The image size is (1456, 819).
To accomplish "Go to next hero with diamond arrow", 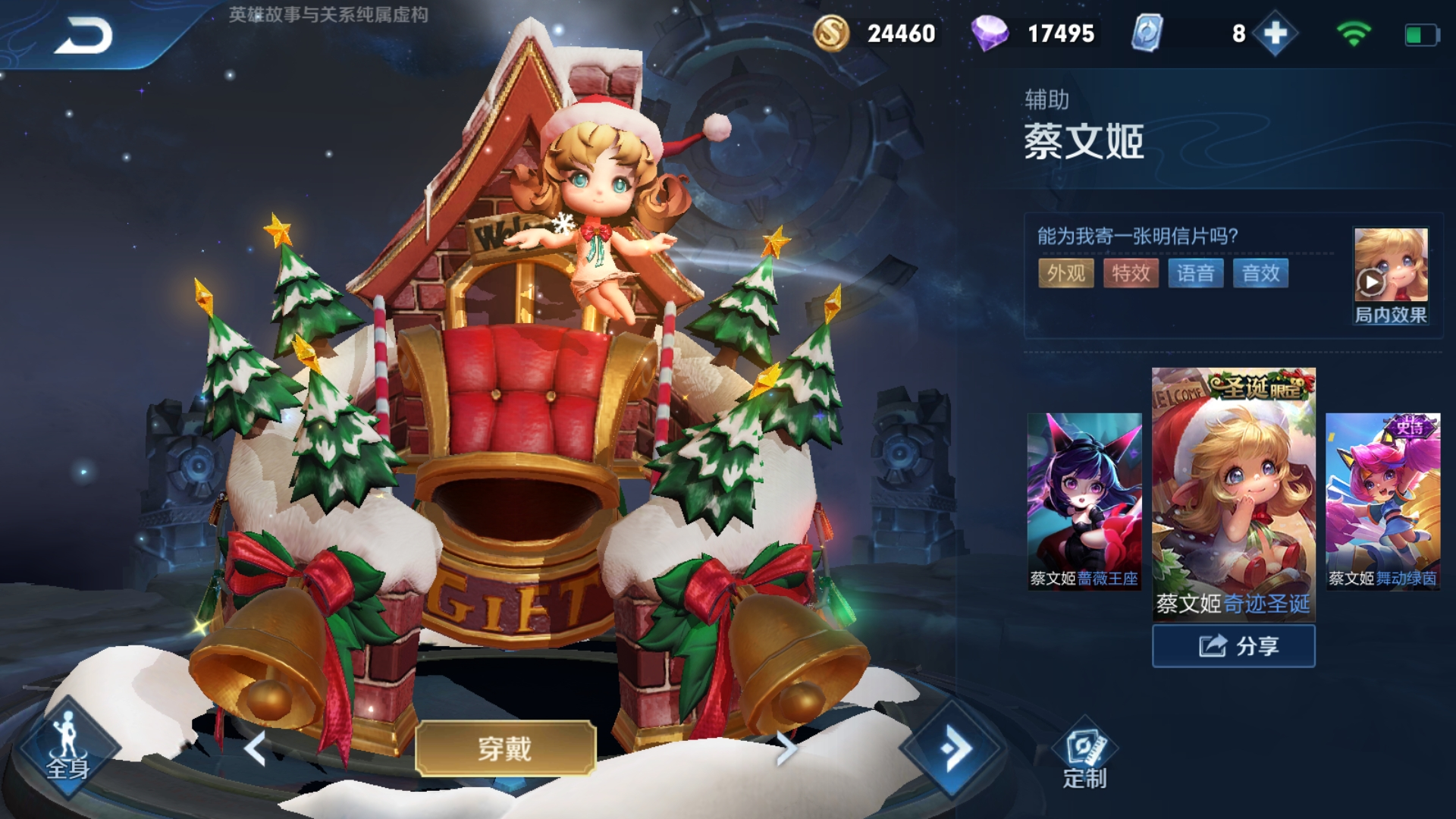I will pyautogui.click(x=953, y=749).
